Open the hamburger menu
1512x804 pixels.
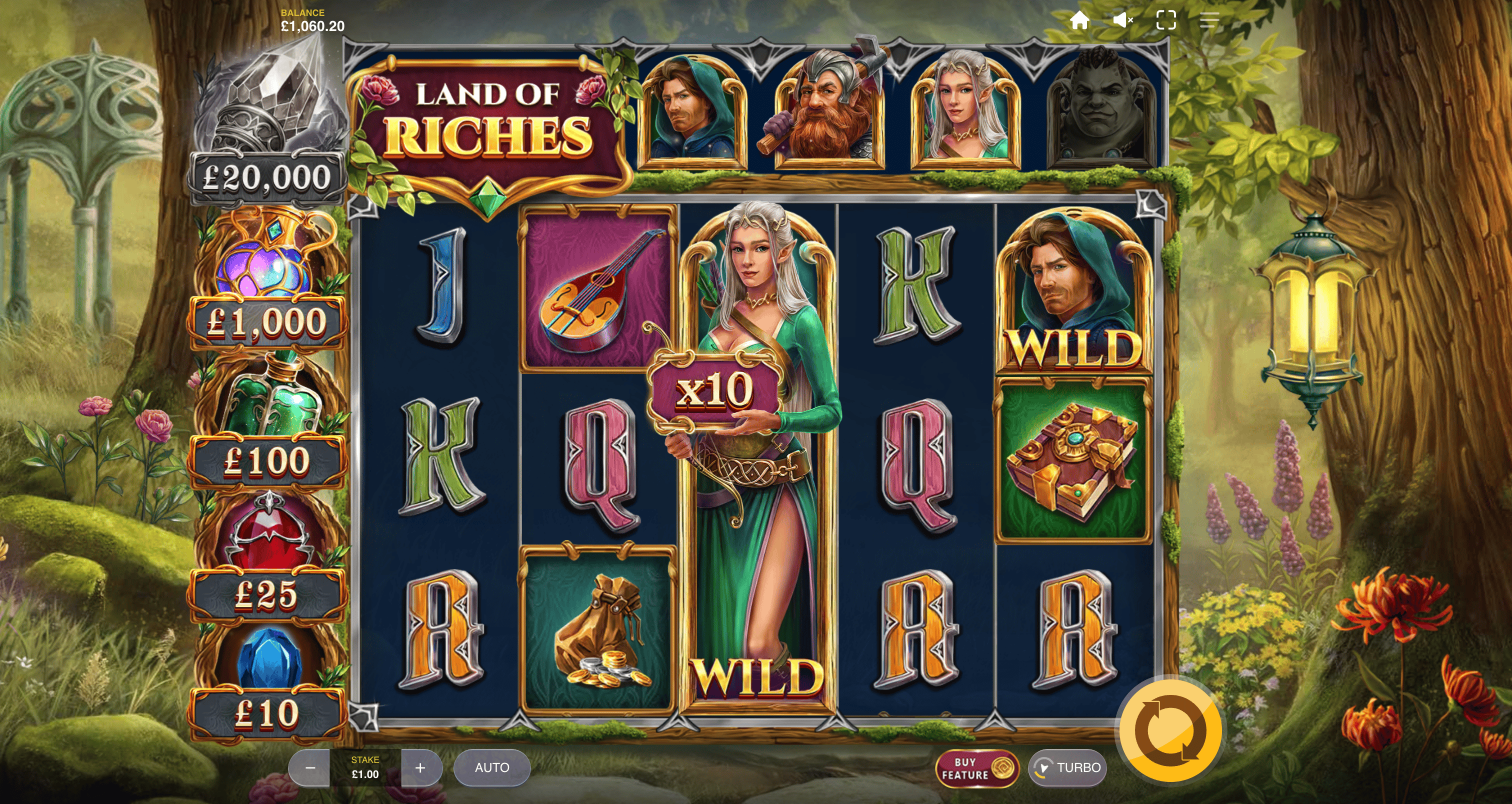[1209, 21]
